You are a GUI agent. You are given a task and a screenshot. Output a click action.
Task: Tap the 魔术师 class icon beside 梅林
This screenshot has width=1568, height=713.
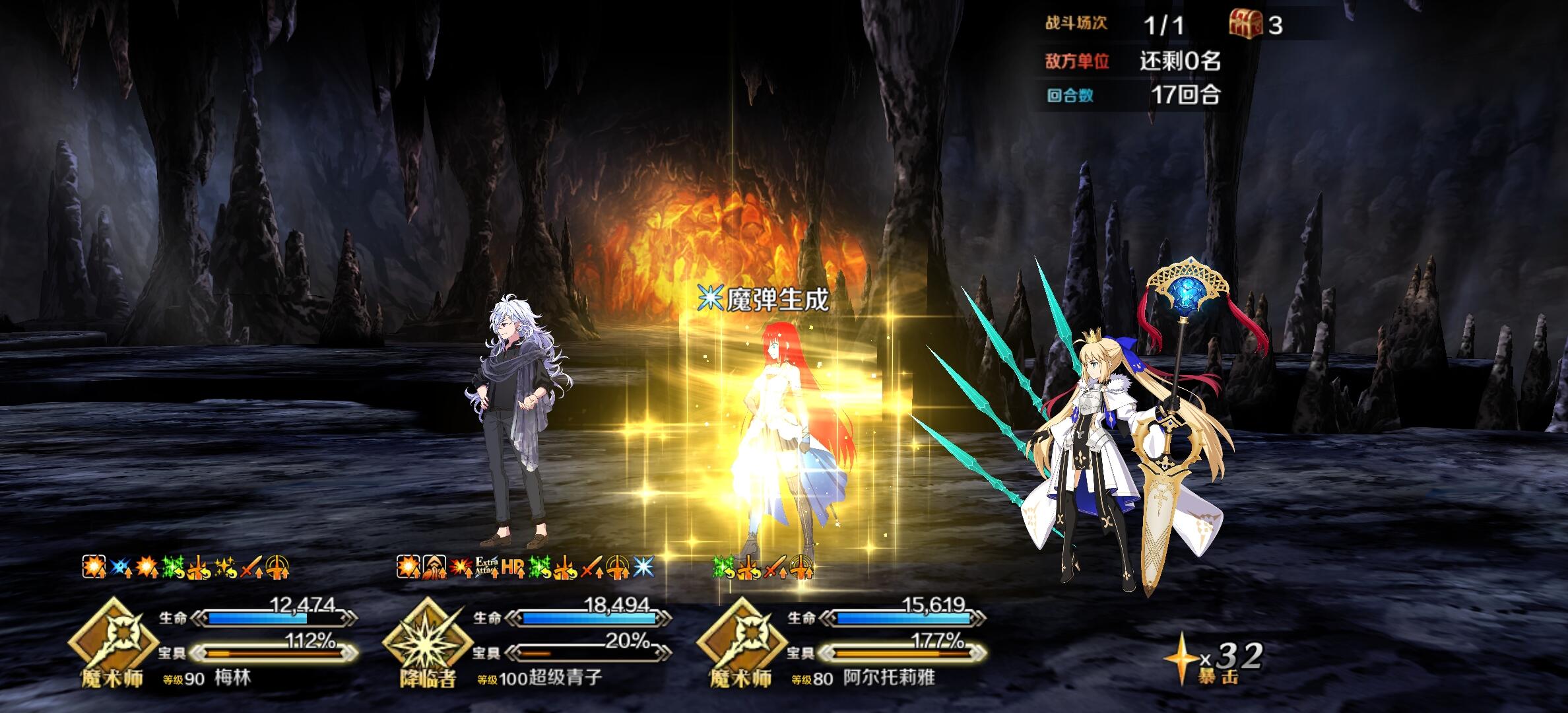click(112, 639)
